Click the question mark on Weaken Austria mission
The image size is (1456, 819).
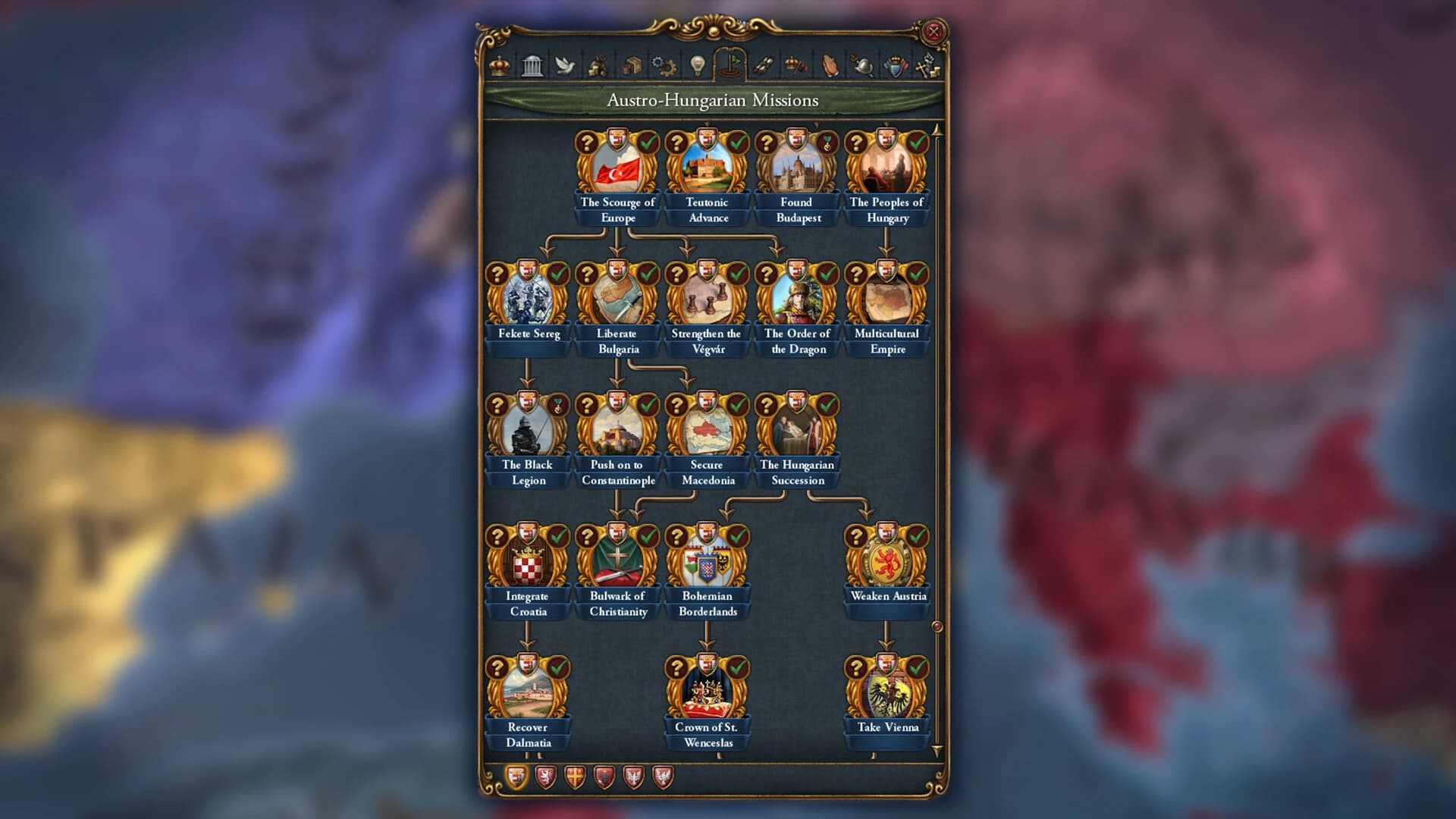pyautogui.click(x=856, y=536)
